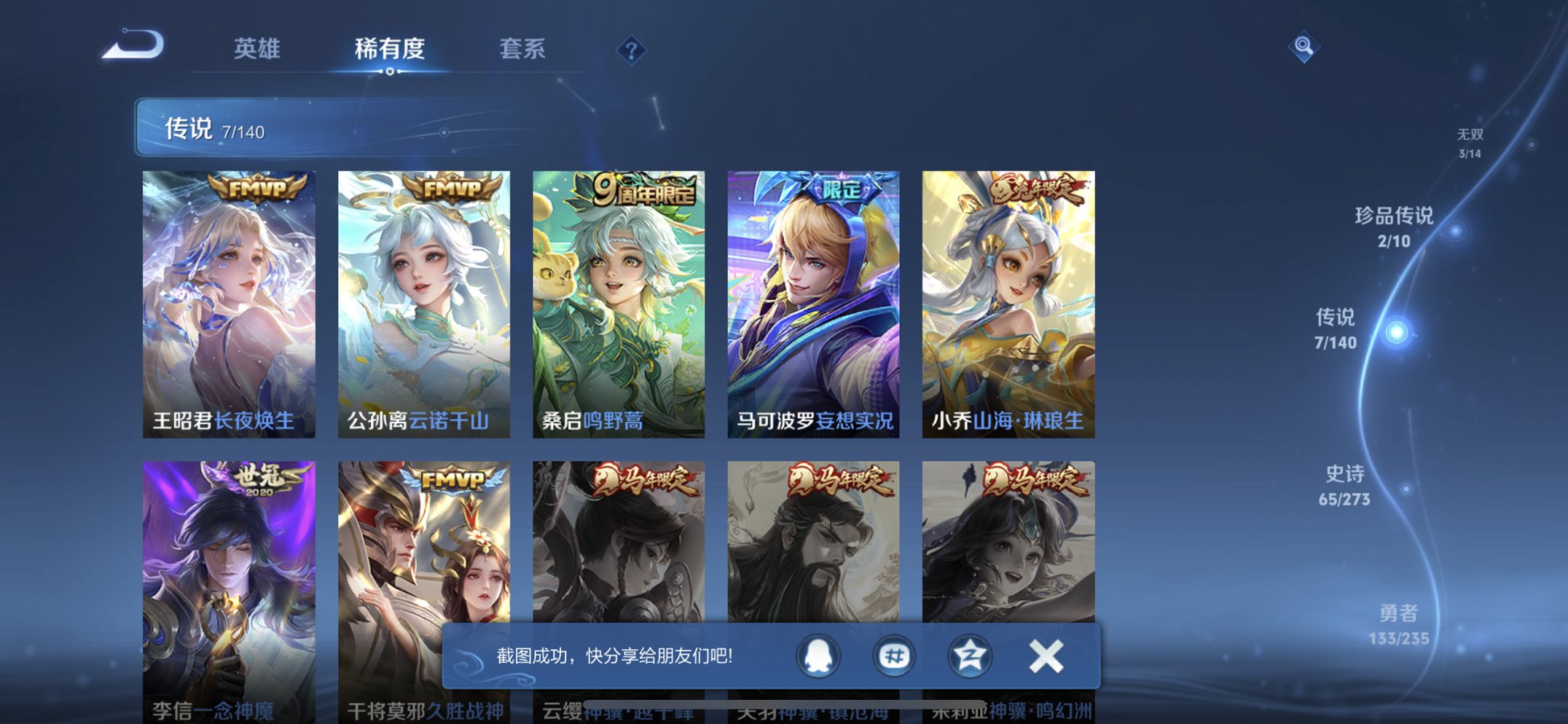Jump to the 无双 rarity tier
The width and height of the screenshot is (1568, 724).
1469,142
